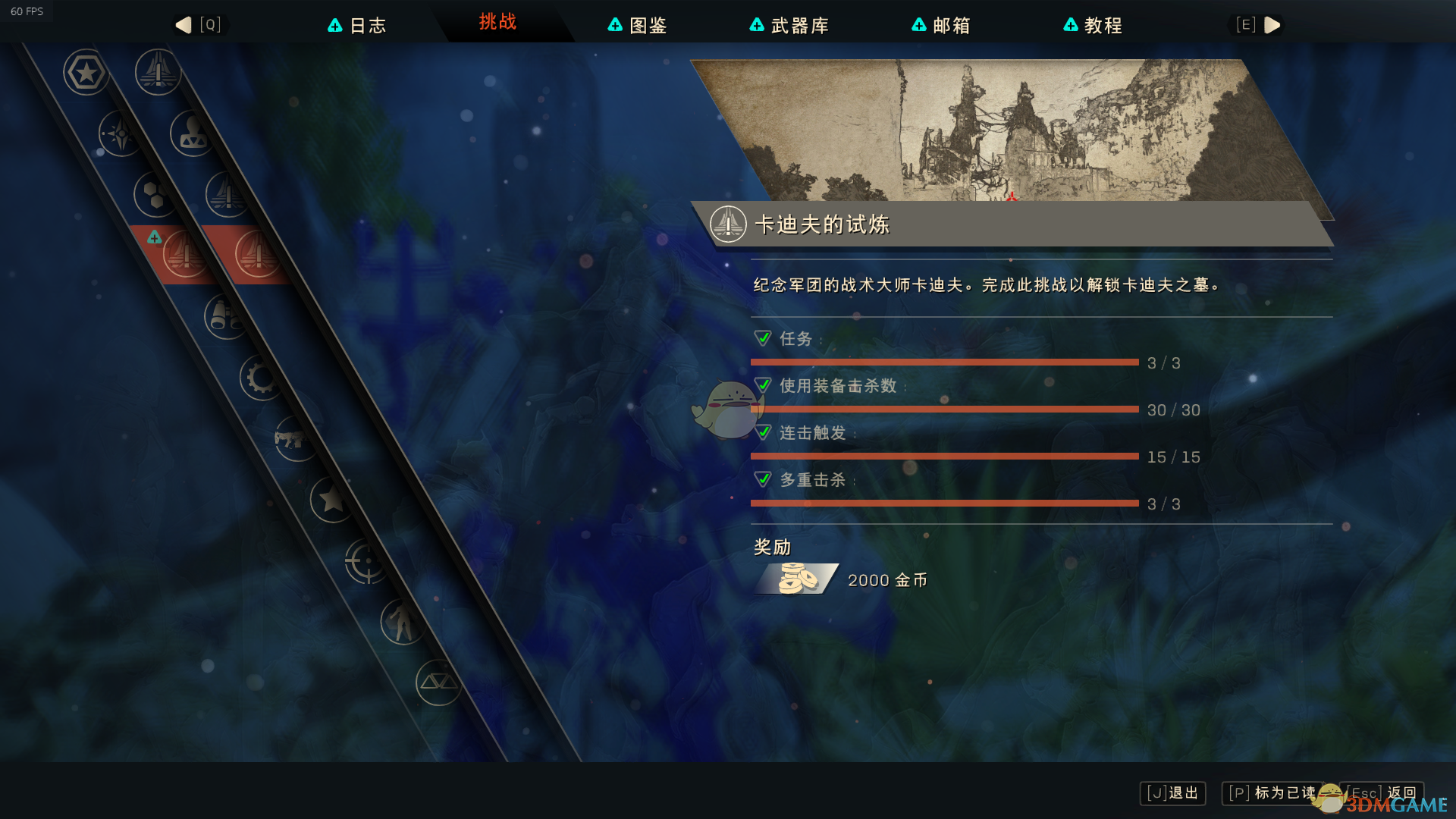
Task: Click the right arrow for the next tab
Action: point(1272,25)
